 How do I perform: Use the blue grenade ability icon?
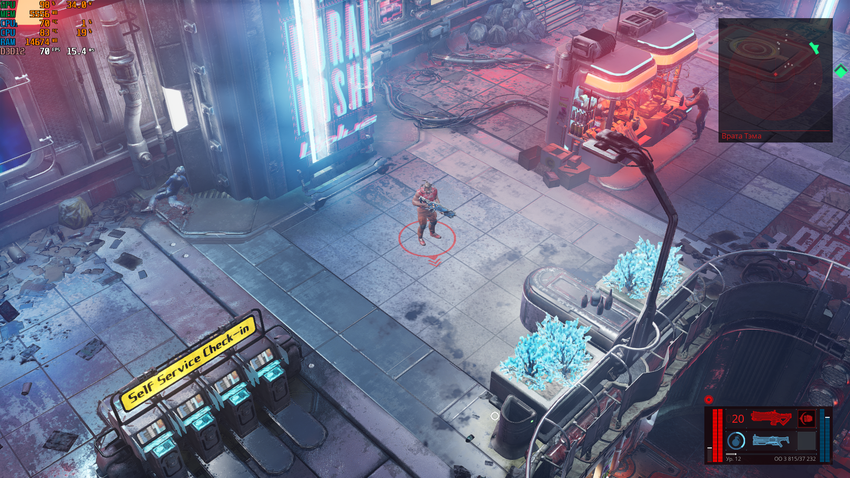coord(736,441)
